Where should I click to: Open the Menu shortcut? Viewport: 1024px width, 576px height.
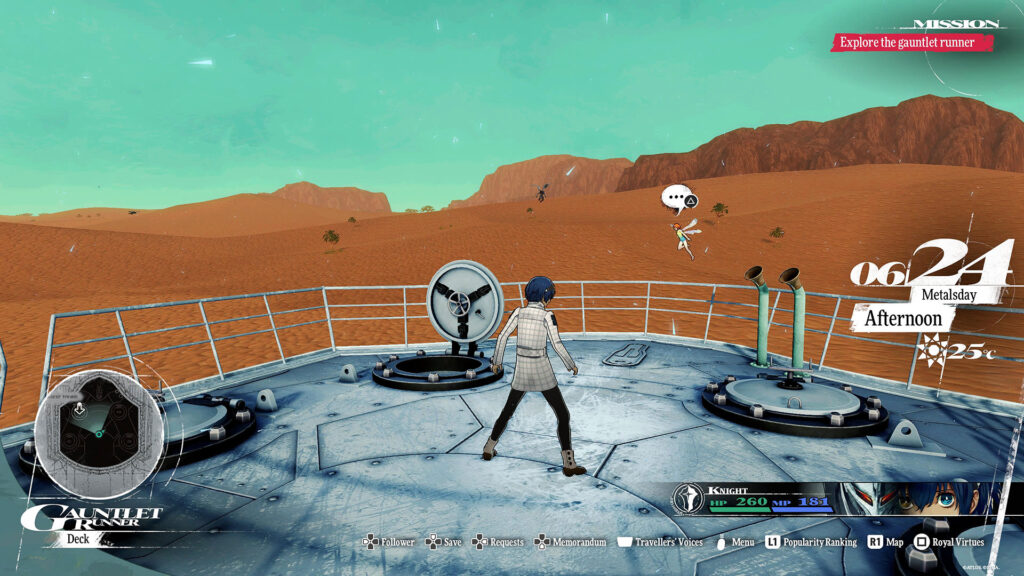click(x=735, y=542)
